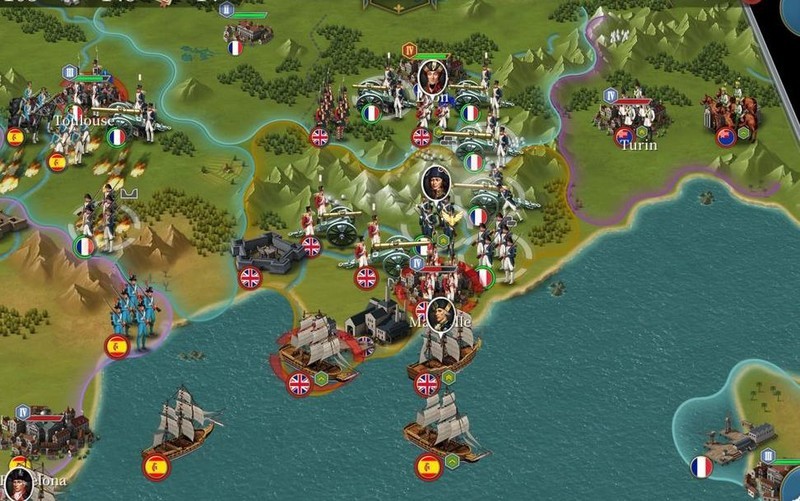Select the Spanish ship below Marseille
This screenshot has height=501, width=800.
445,427
